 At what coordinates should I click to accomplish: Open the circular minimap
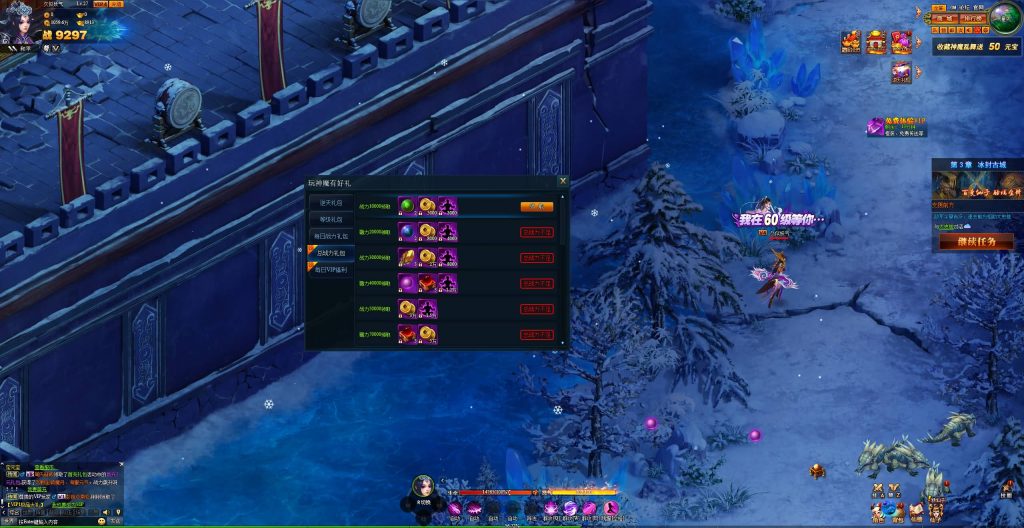click(1003, 17)
